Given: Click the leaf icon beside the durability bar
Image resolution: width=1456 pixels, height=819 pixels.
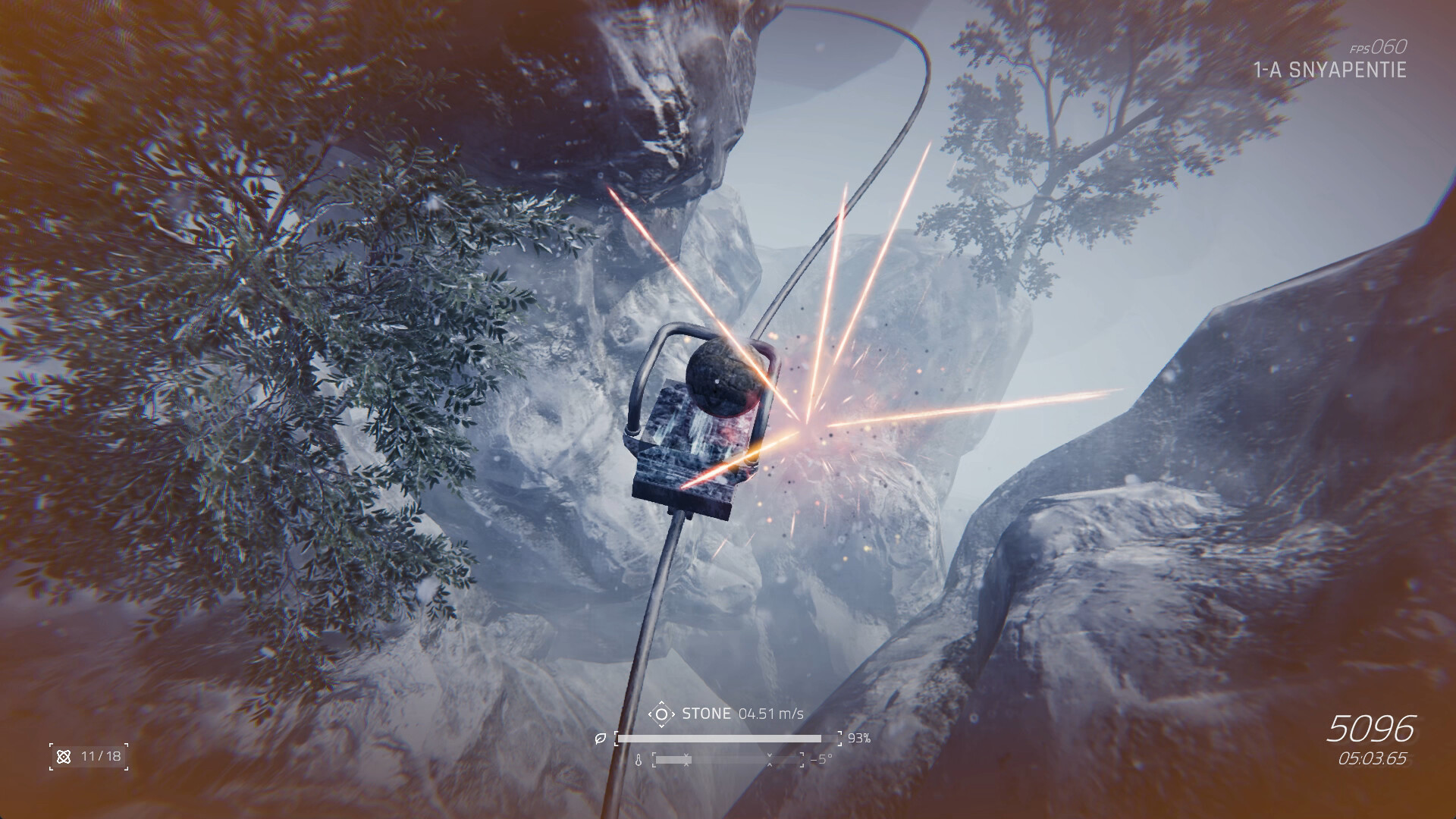Looking at the screenshot, I should point(601,738).
